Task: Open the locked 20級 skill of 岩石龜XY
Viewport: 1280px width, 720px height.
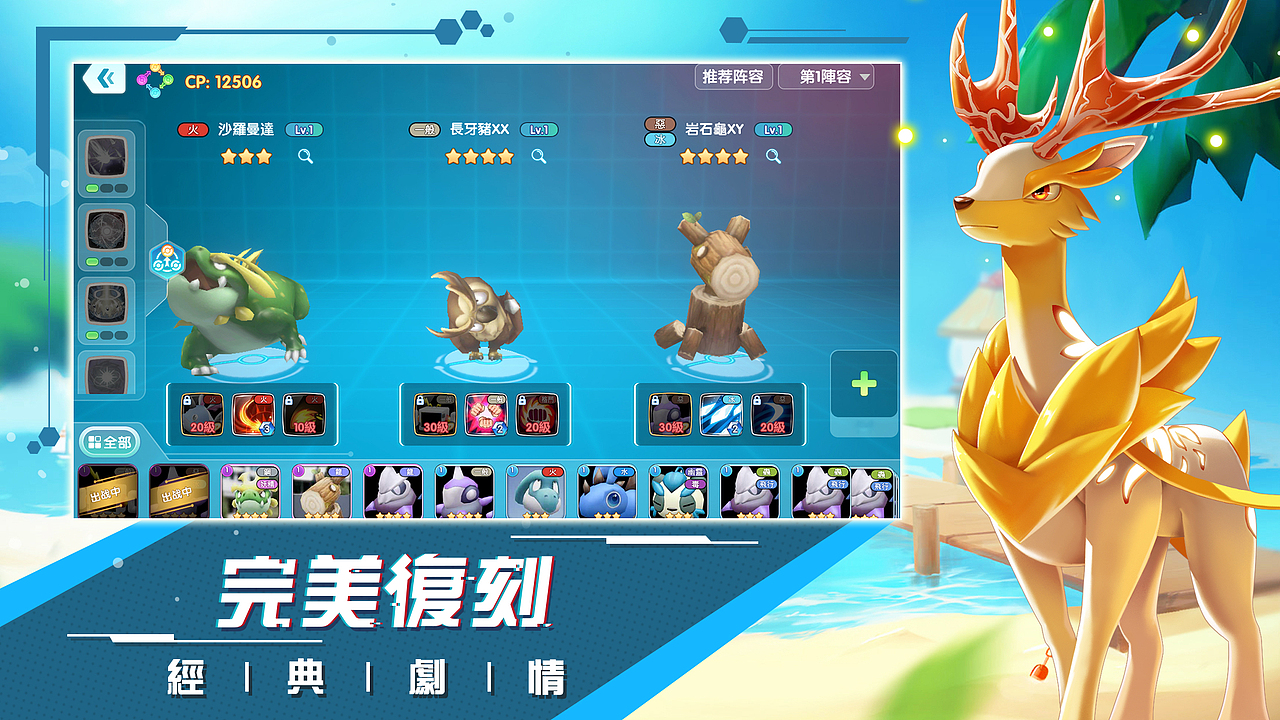Action: [x=772, y=412]
